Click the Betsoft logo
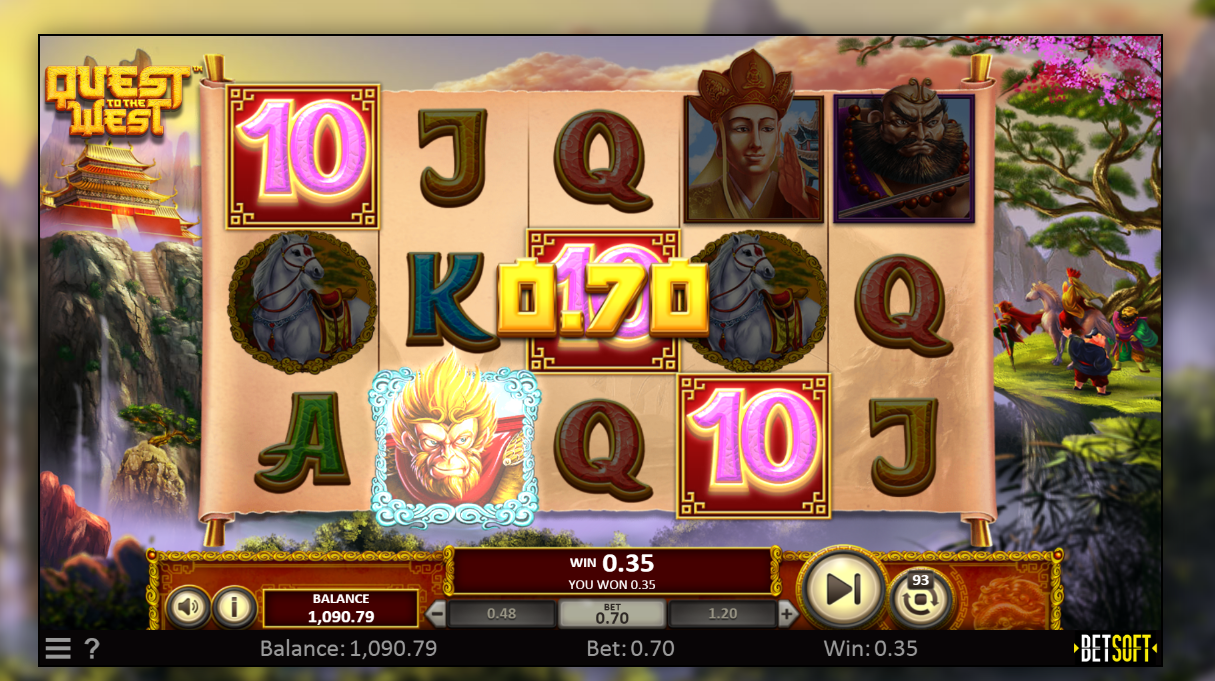The height and width of the screenshot is (681, 1215). coord(1115,649)
